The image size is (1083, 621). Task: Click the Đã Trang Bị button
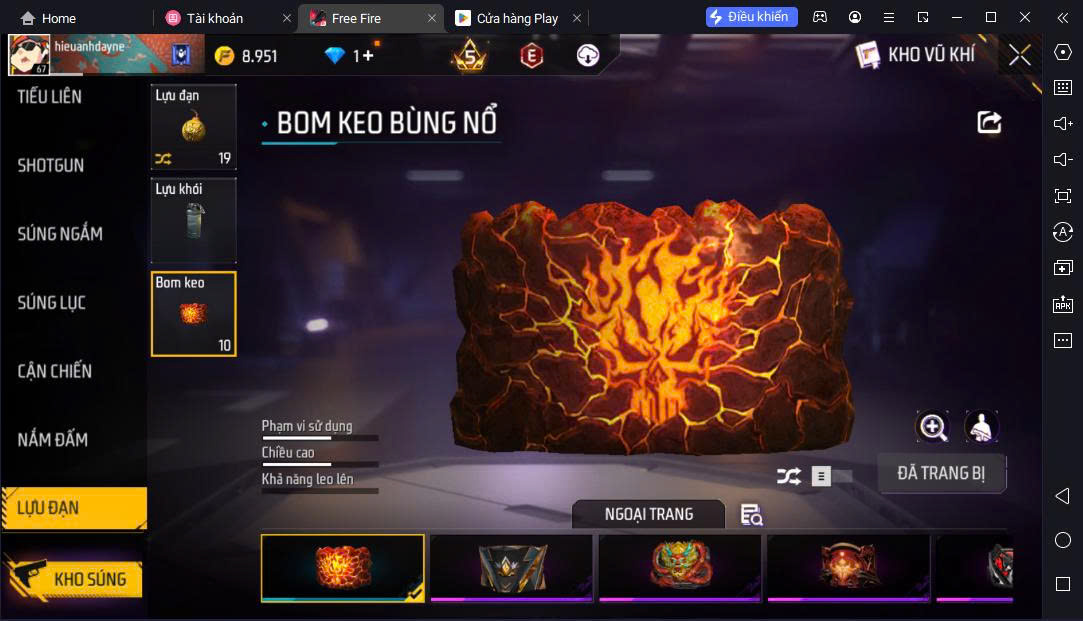pos(941,474)
